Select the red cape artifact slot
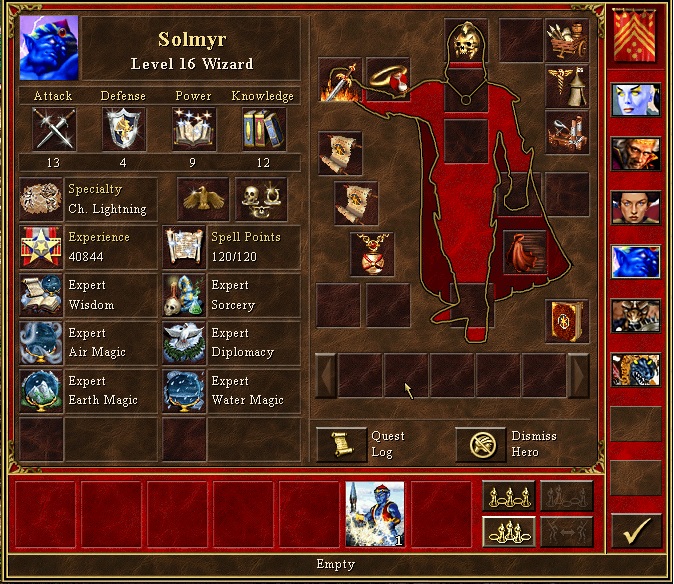 [x=525, y=252]
